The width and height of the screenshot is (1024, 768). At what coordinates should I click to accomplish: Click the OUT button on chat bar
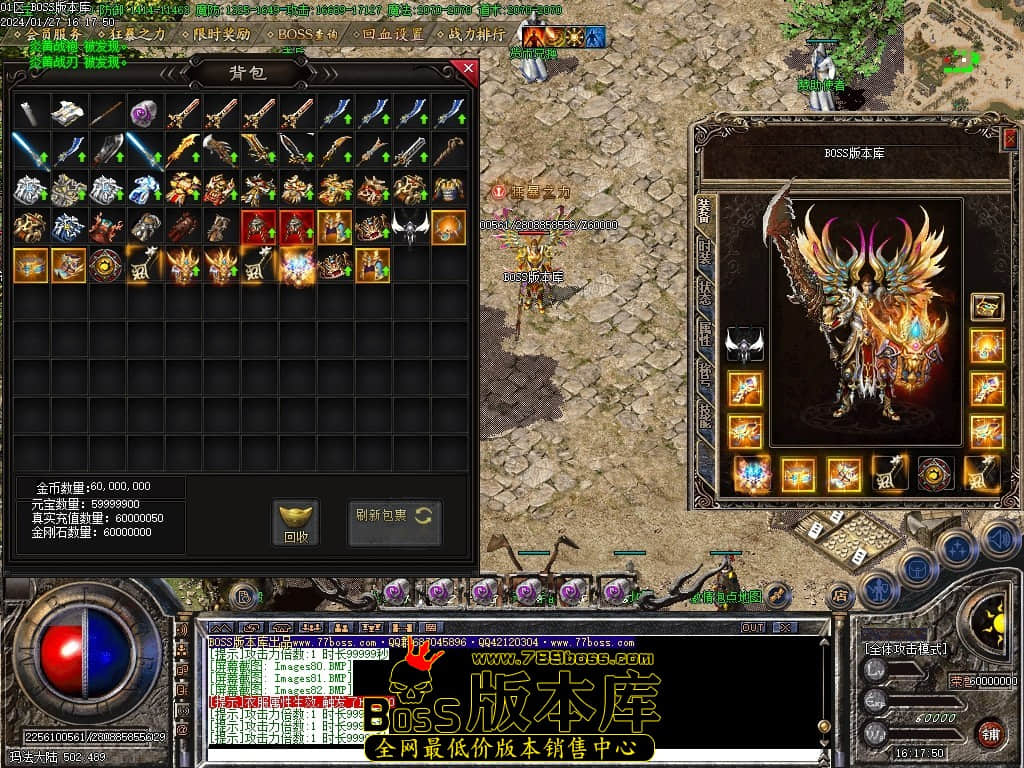point(753,627)
